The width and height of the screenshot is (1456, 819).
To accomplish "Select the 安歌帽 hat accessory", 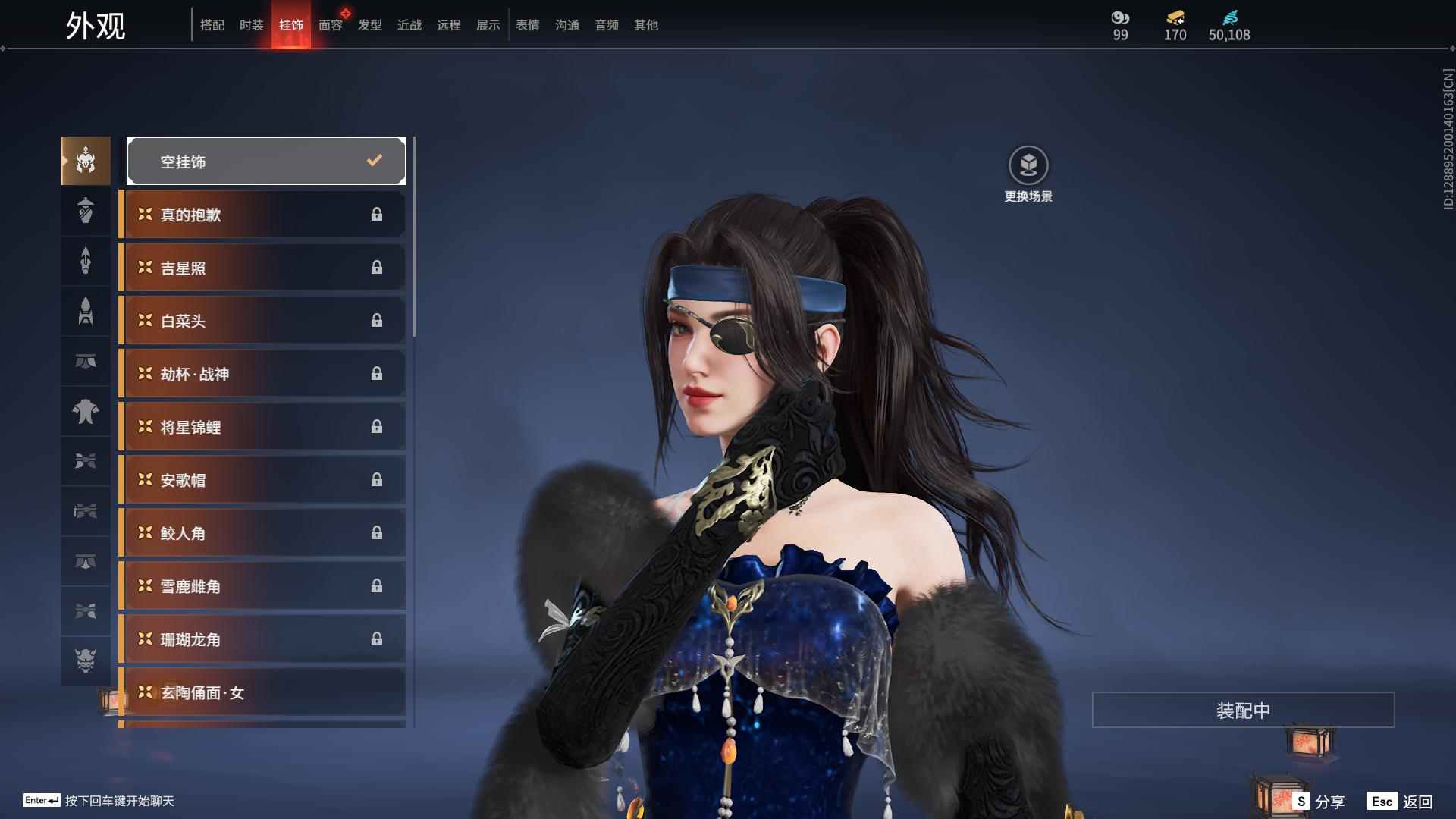I will [x=262, y=480].
